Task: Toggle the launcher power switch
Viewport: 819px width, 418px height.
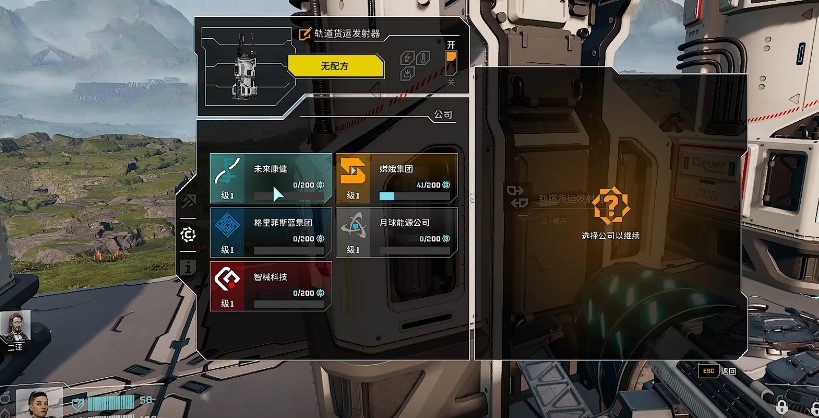Action: [451, 66]
